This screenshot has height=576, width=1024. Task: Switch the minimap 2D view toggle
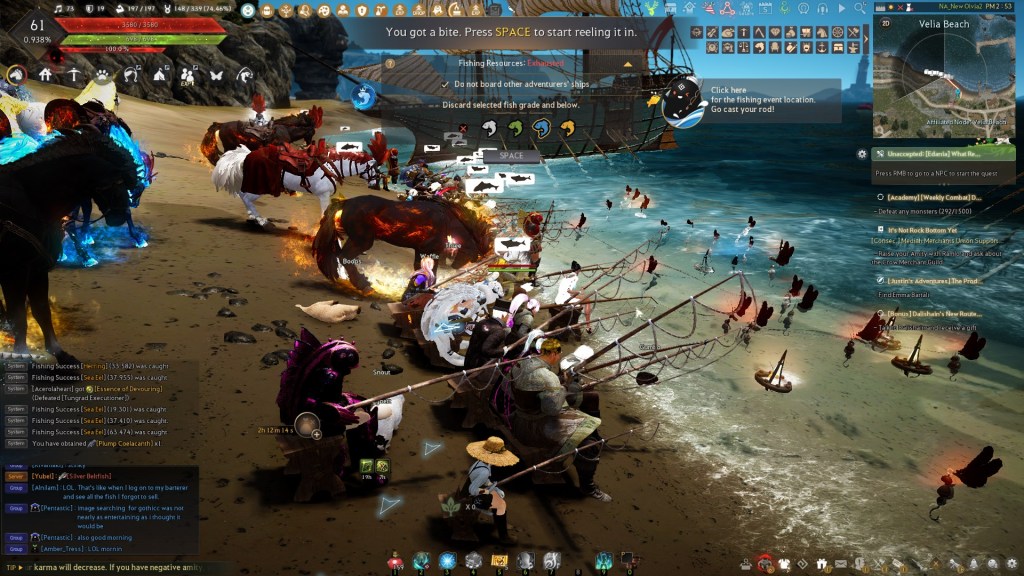point(884,21)
